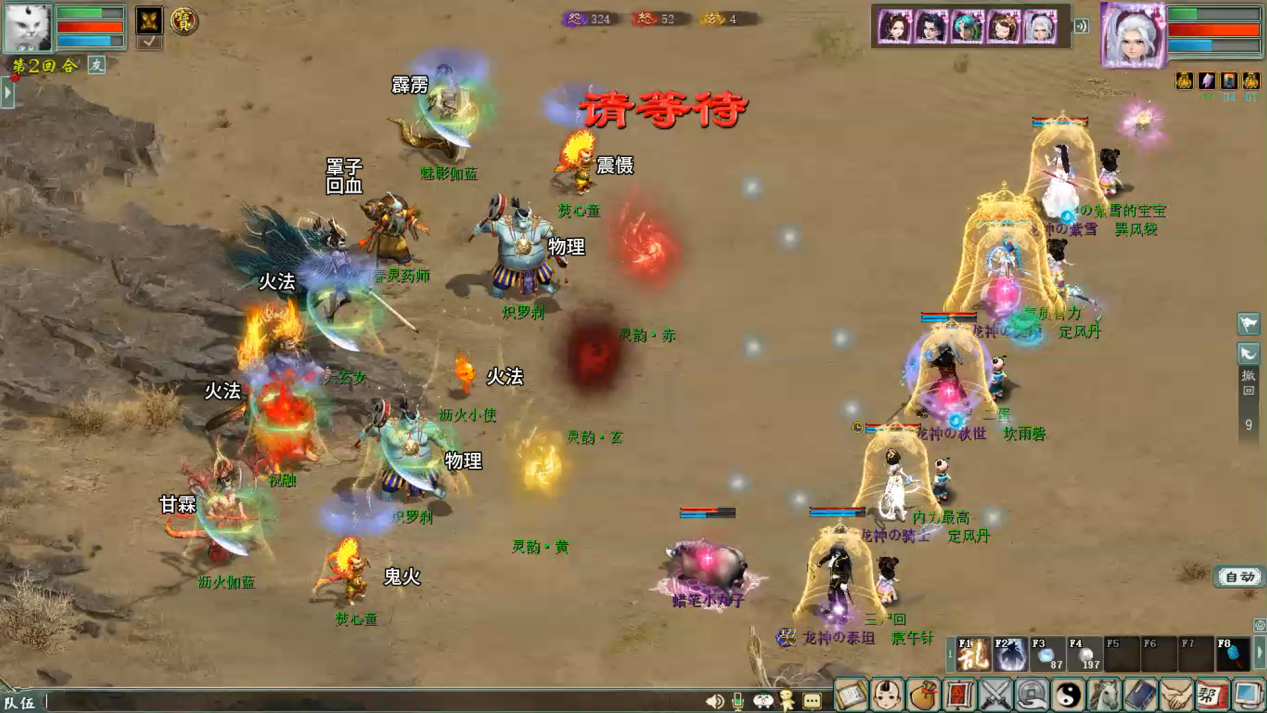Image resolution: width=1267 pixels, height=713 pixels.
Task: Select the F4 white orb item slot
Action: coord(1084,654)
